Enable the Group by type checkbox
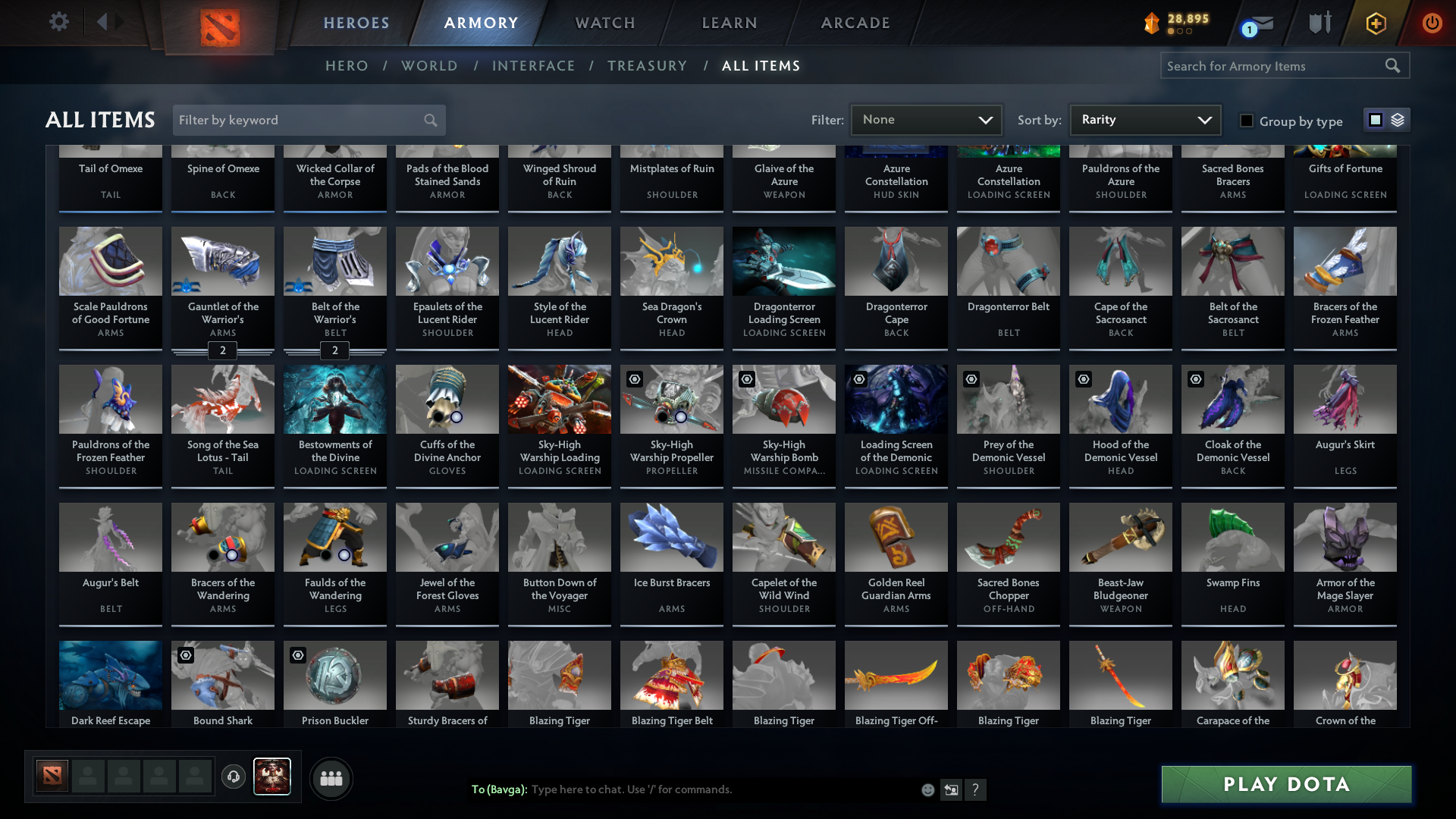Screen dimensions: 1456x819 [x=1246, y=120]
